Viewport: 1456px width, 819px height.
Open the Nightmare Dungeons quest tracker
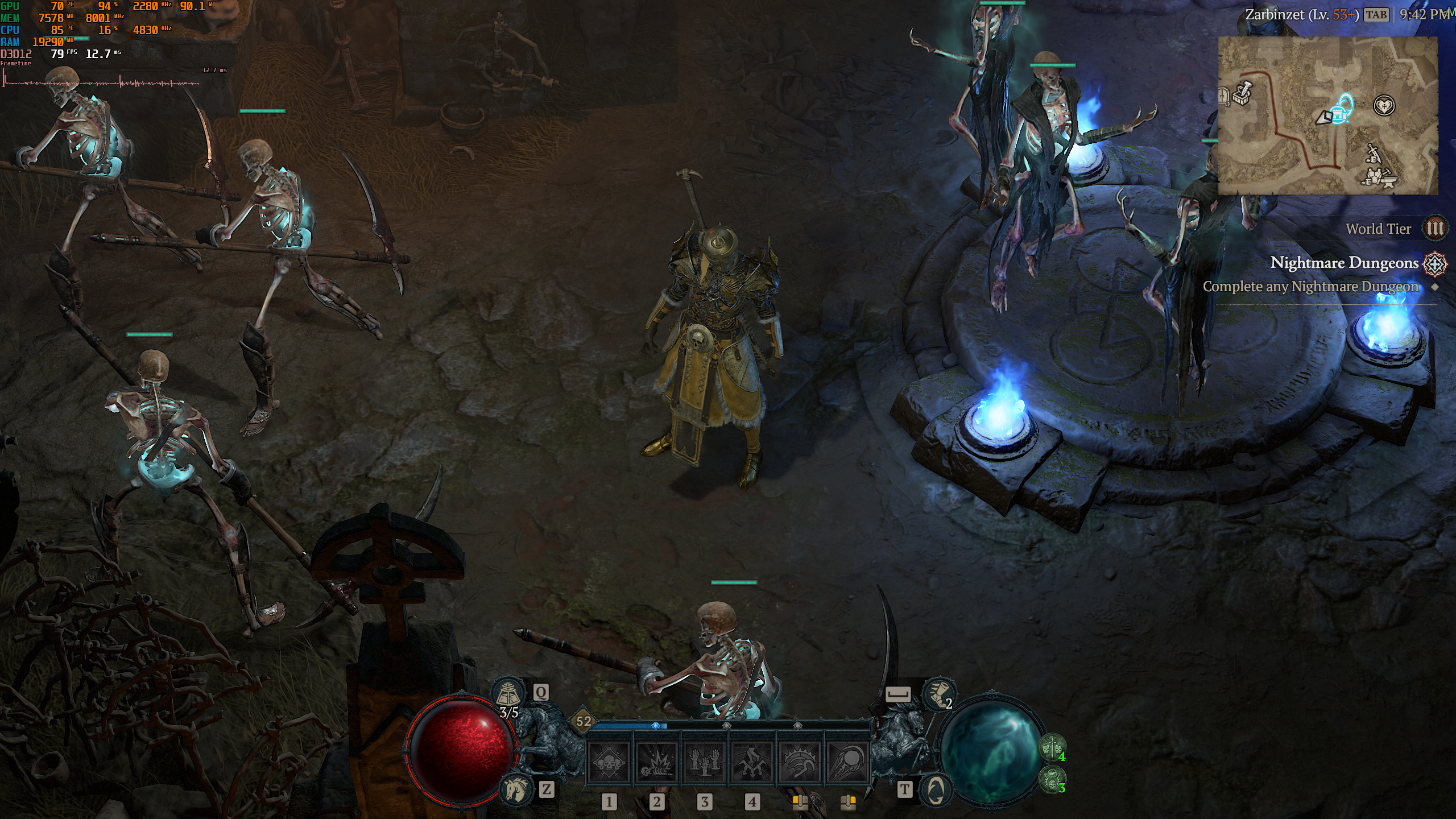click(x=1345, y=263)
